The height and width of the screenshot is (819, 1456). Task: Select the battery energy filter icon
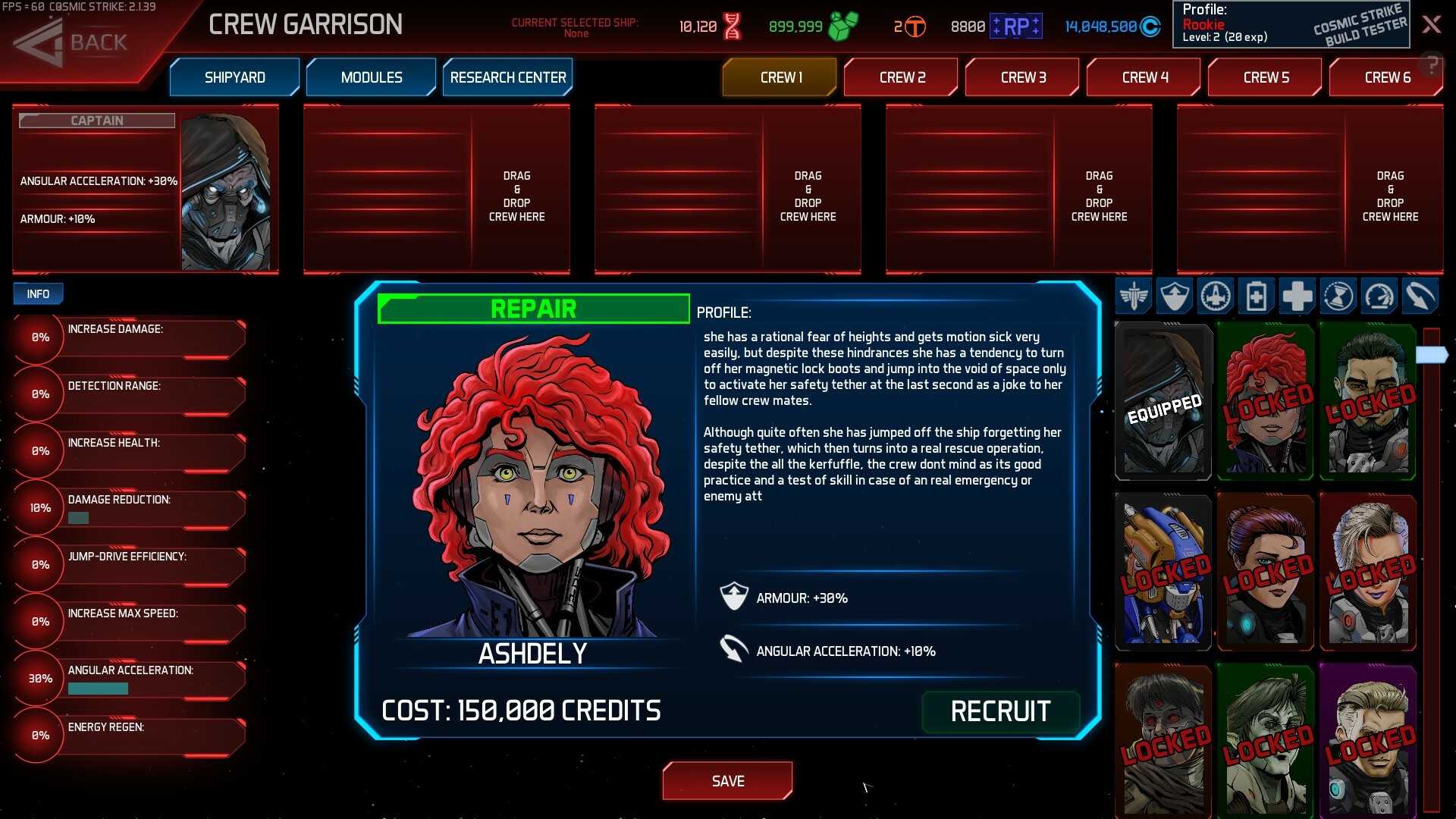click(1256, 297)
